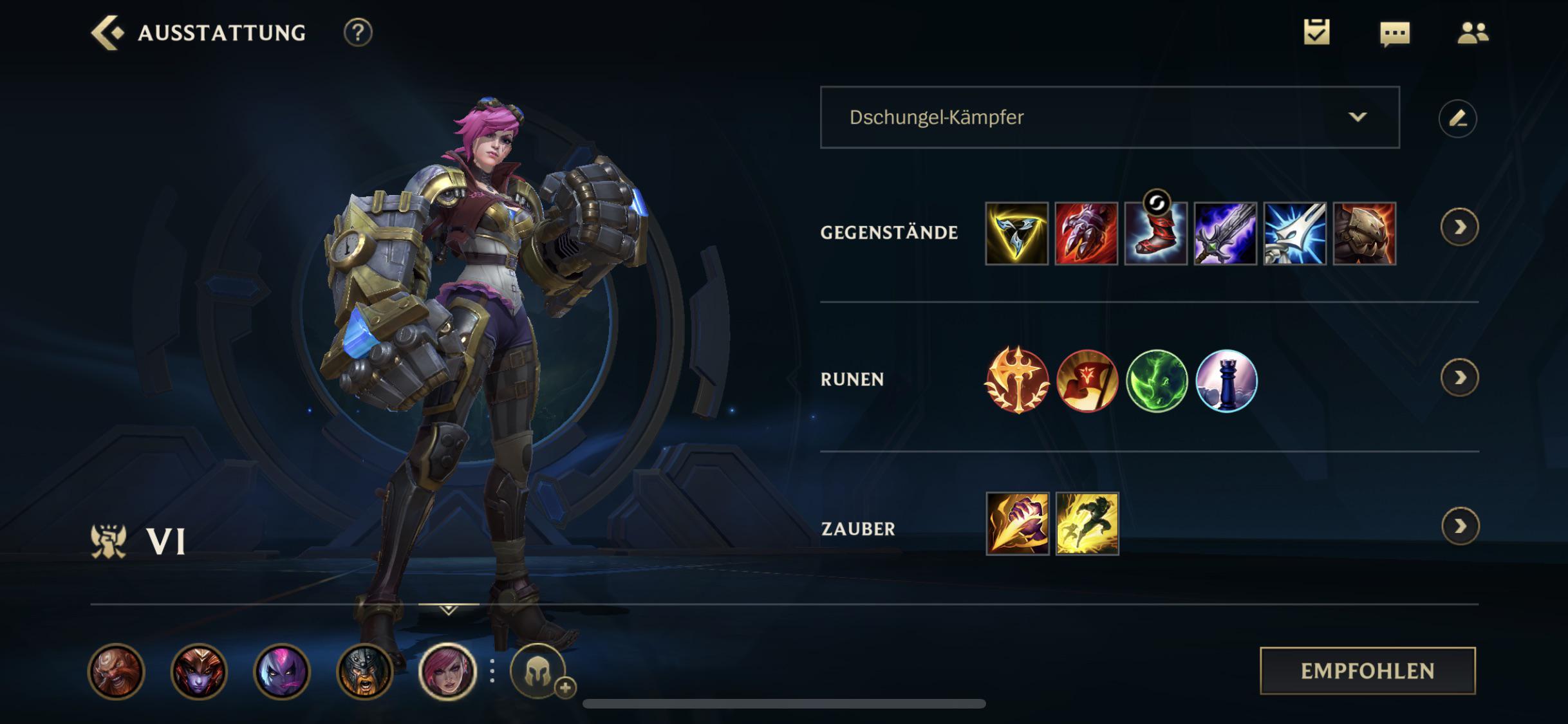Viewport: 1568px width, 724px height.
Task: Open the missions checklist icon
Action: [1316, 32]
